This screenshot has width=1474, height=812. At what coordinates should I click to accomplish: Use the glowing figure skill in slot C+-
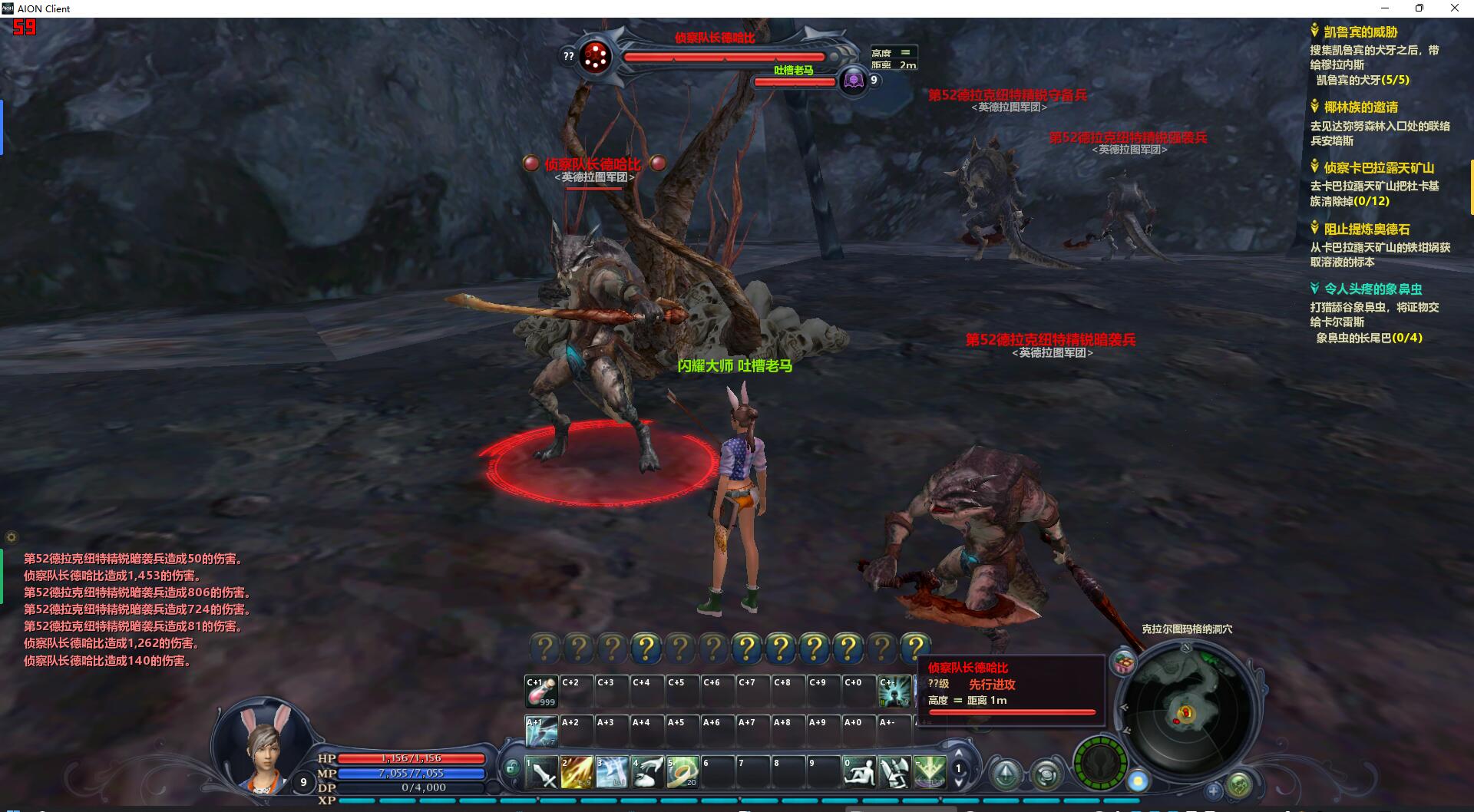coord(894,692)
